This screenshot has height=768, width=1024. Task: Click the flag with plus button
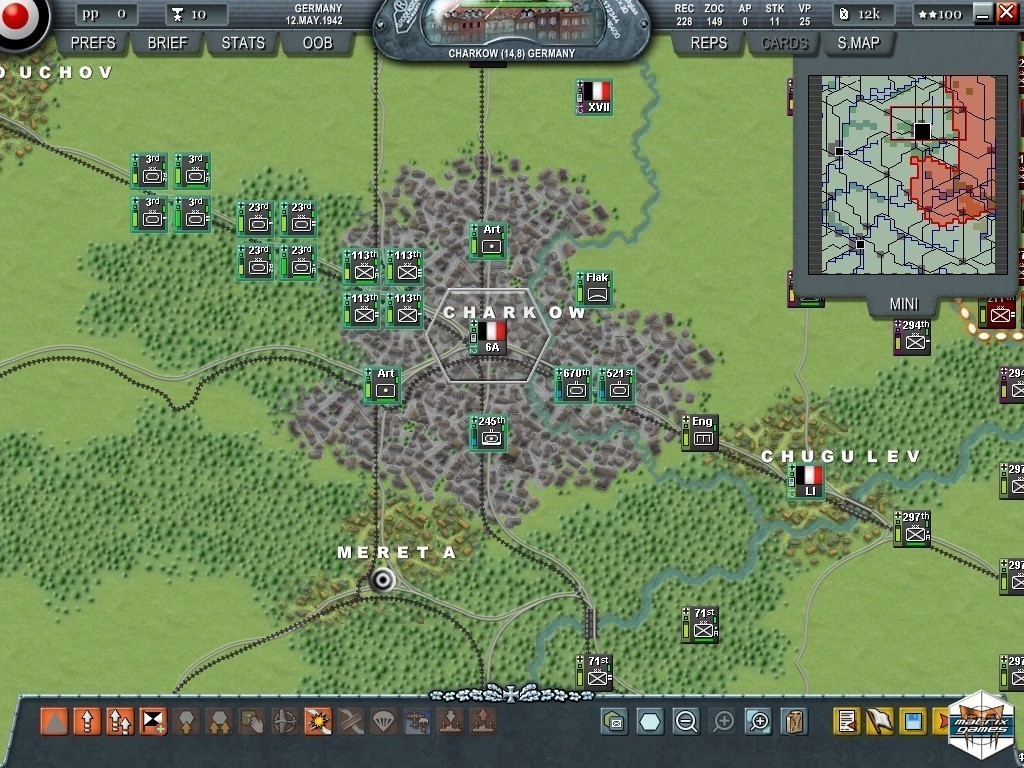tap(153, 721)
